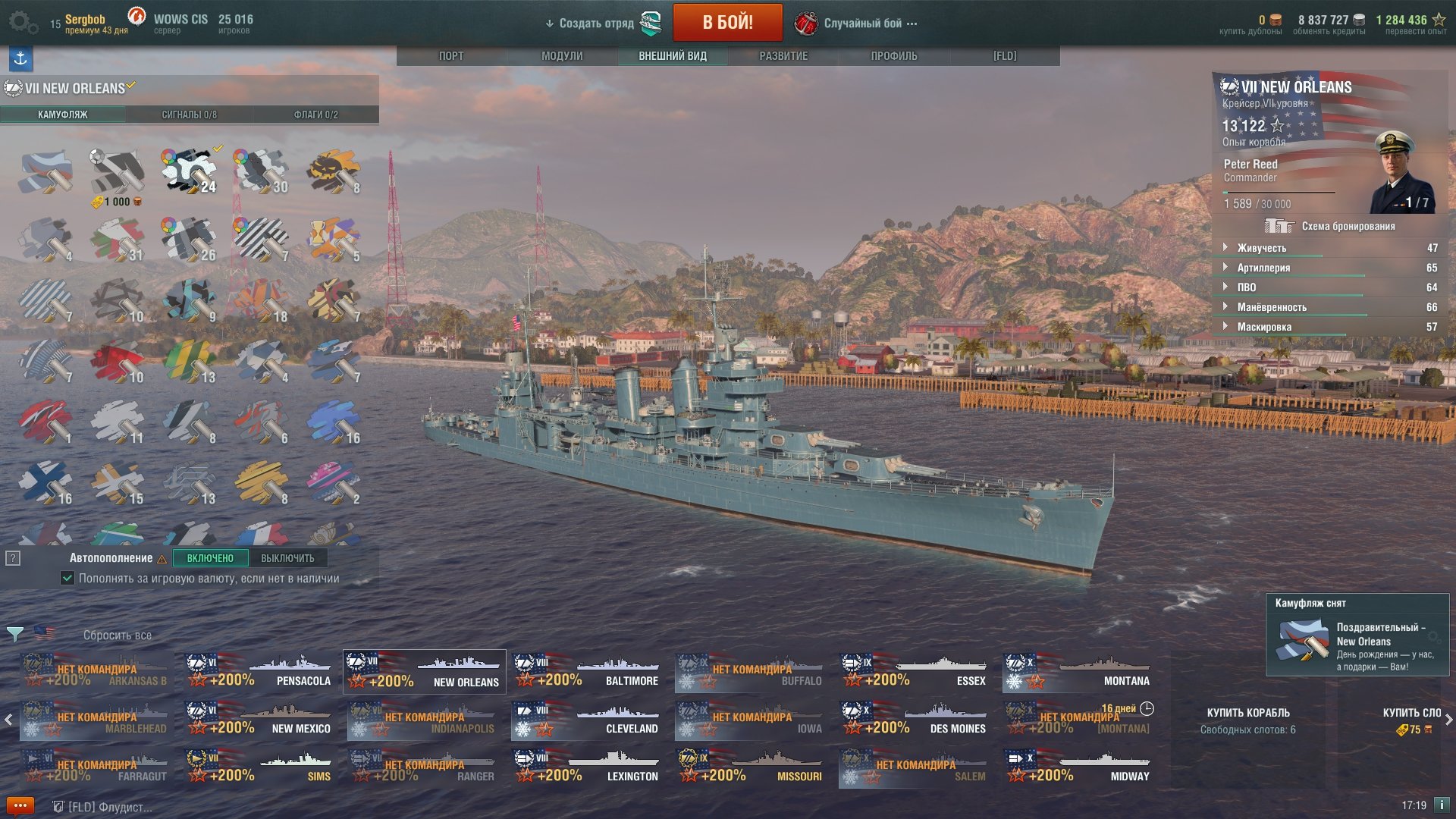The width and height of the screenshot is (1456, 819).
Task: Choose the Midway carrier tile
Action: click(1079, 767)
